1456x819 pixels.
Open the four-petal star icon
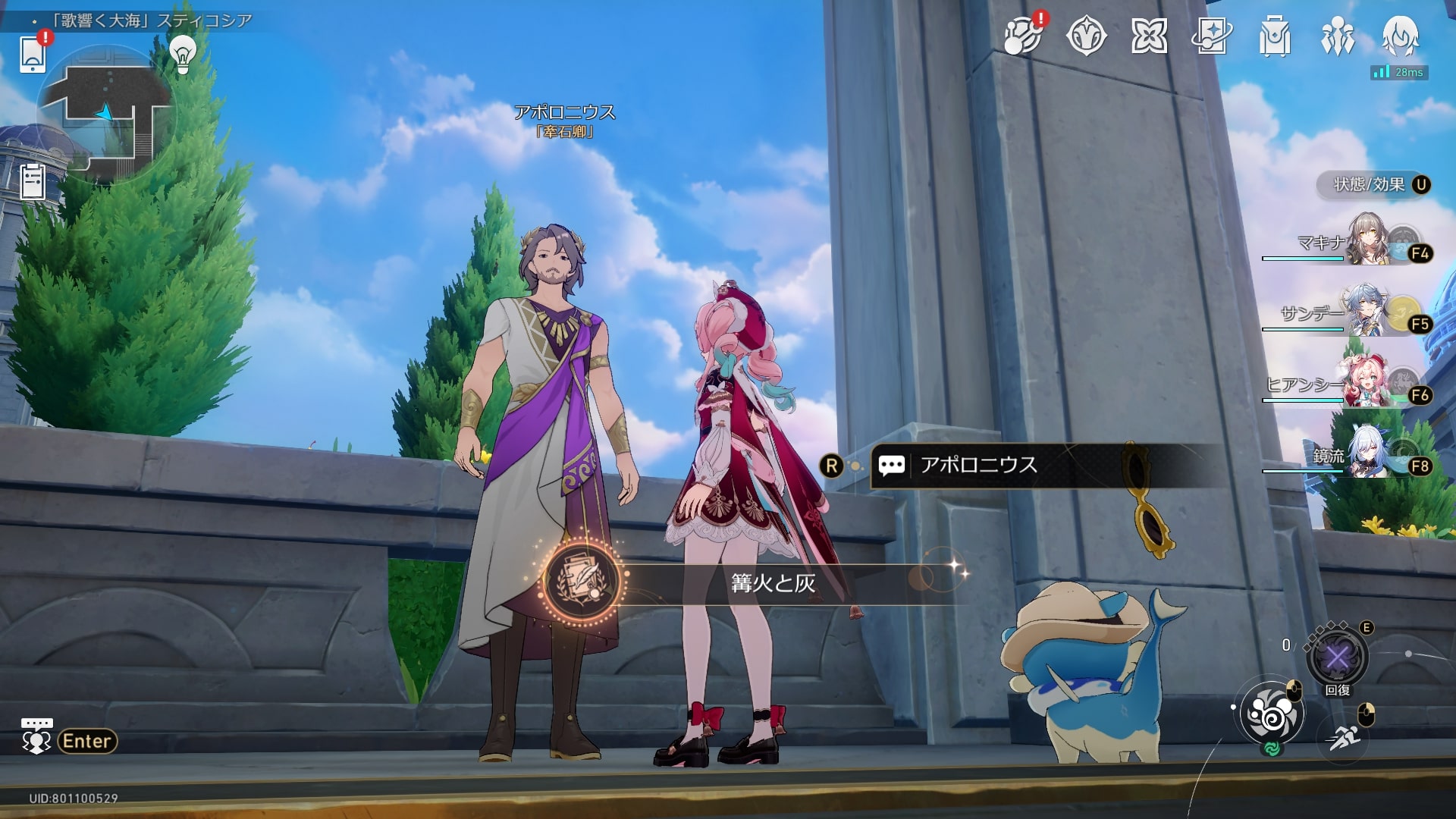(1149, 36)
